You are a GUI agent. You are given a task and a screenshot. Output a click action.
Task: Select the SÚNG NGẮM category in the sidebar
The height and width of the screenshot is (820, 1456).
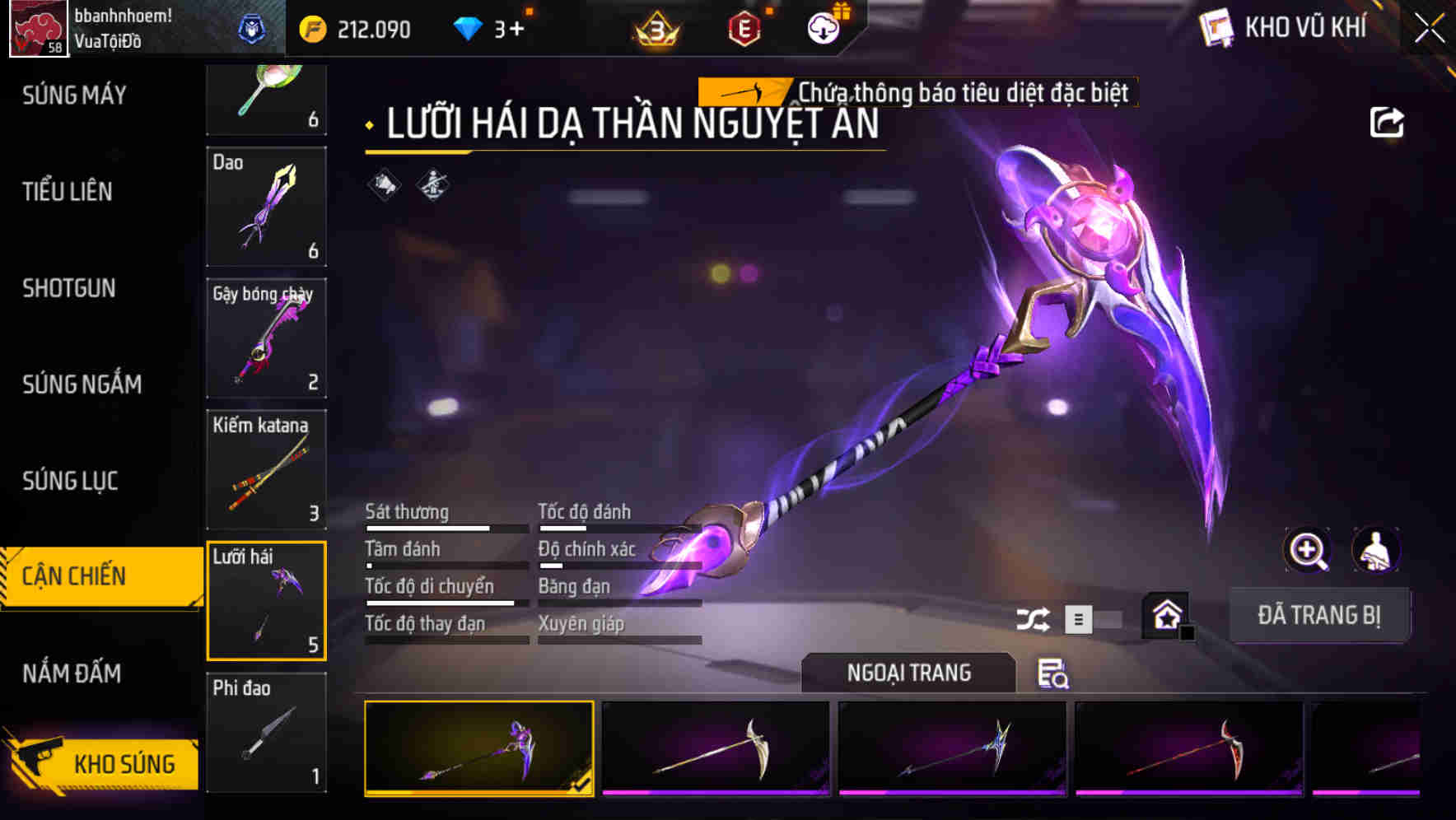pos(82,384)
